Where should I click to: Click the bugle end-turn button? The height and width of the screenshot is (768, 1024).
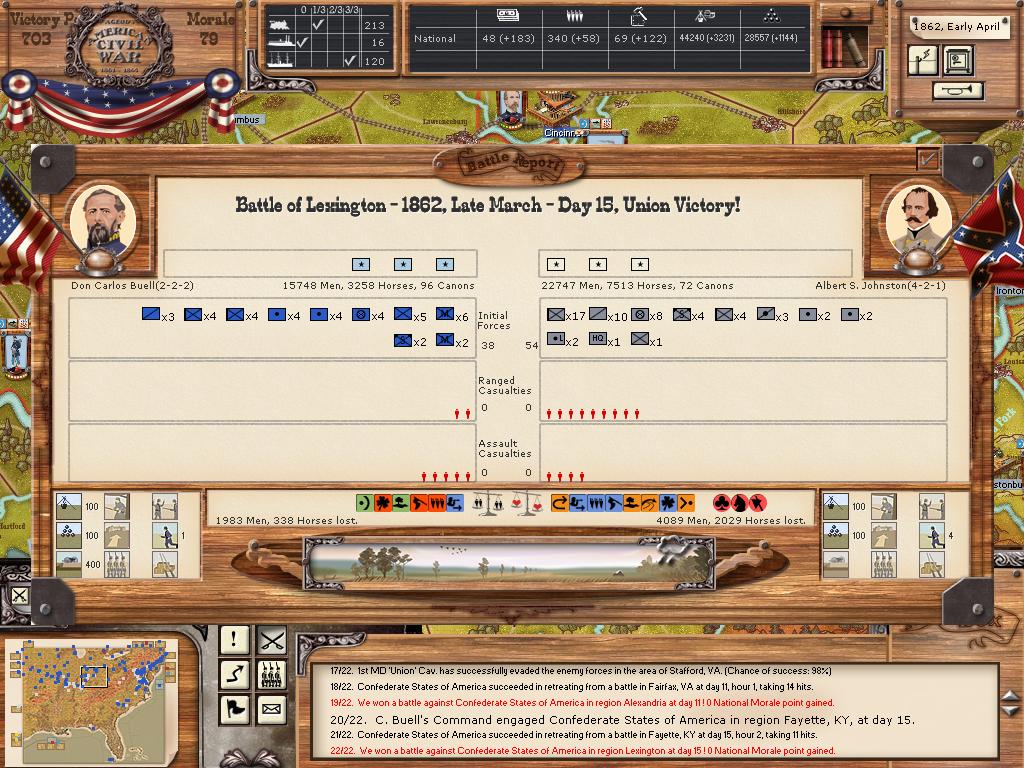pos(957,91)
